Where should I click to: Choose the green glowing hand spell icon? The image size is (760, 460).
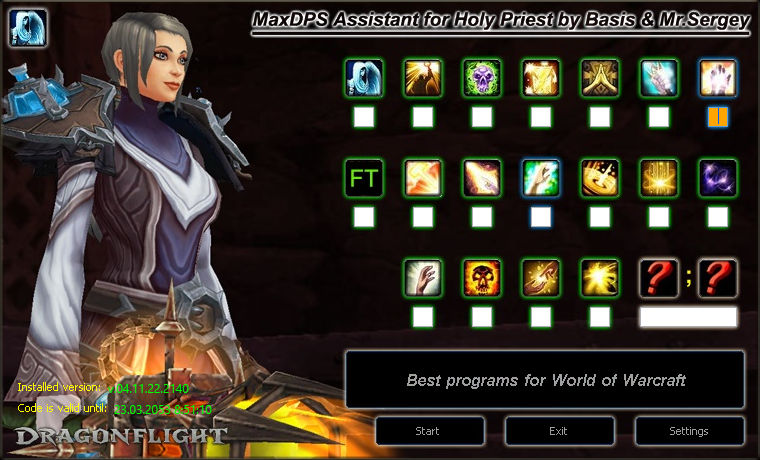pyautogui.click(x=541, y=179)
